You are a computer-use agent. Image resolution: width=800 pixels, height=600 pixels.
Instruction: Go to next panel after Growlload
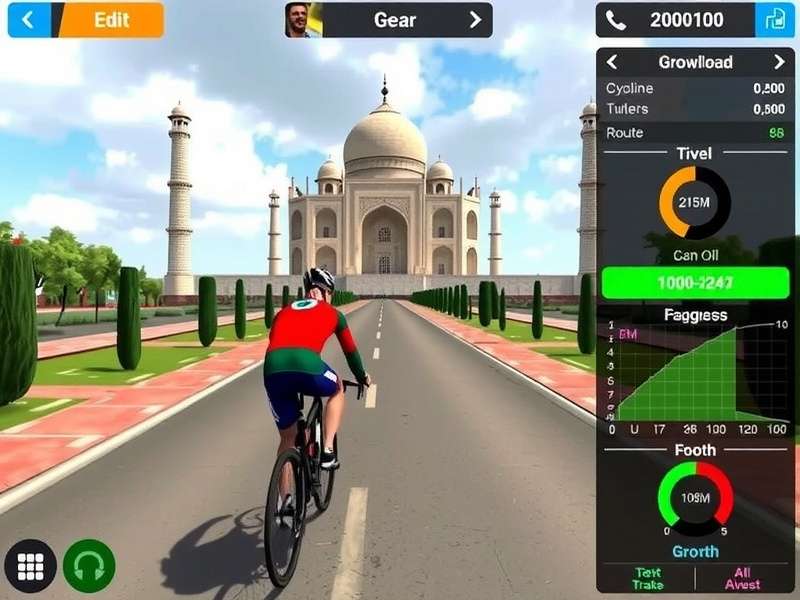779,62
